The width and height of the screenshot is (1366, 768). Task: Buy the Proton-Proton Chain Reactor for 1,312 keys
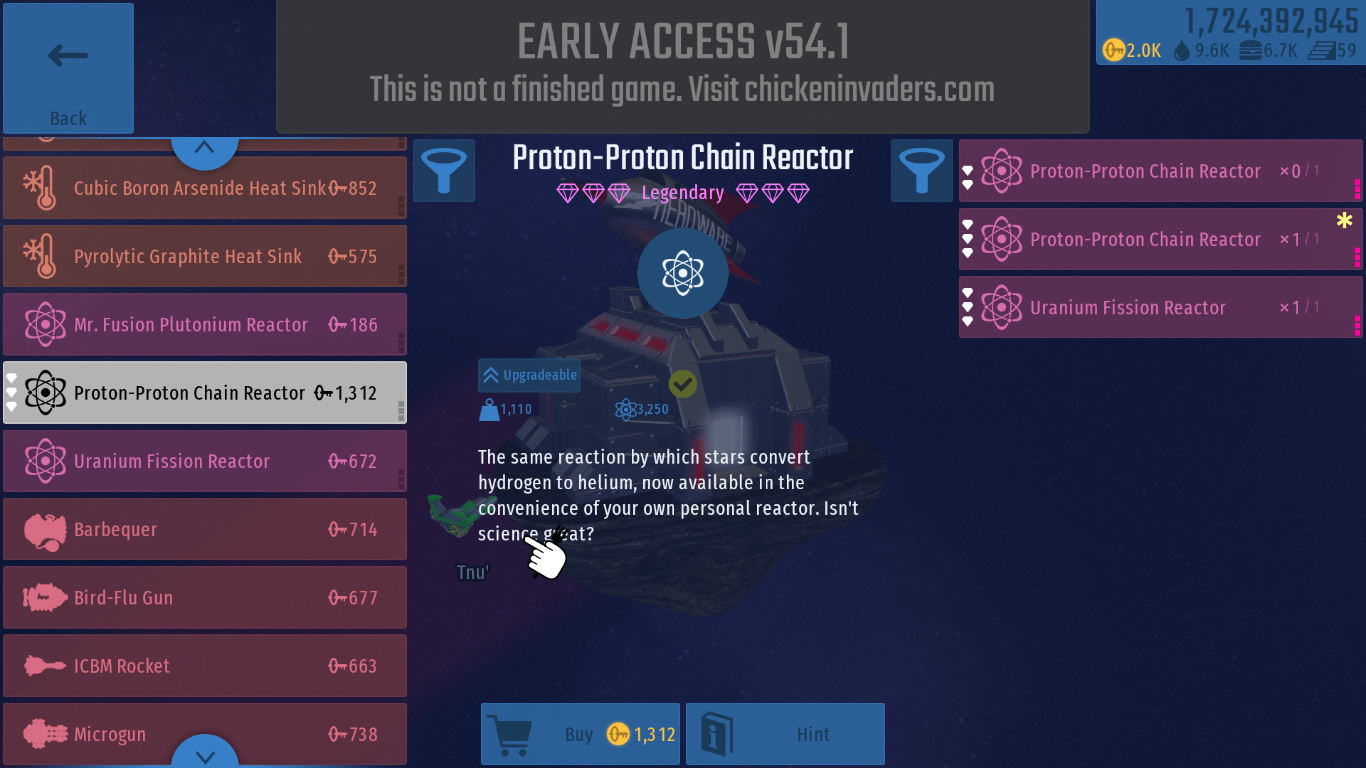[580, 734]
